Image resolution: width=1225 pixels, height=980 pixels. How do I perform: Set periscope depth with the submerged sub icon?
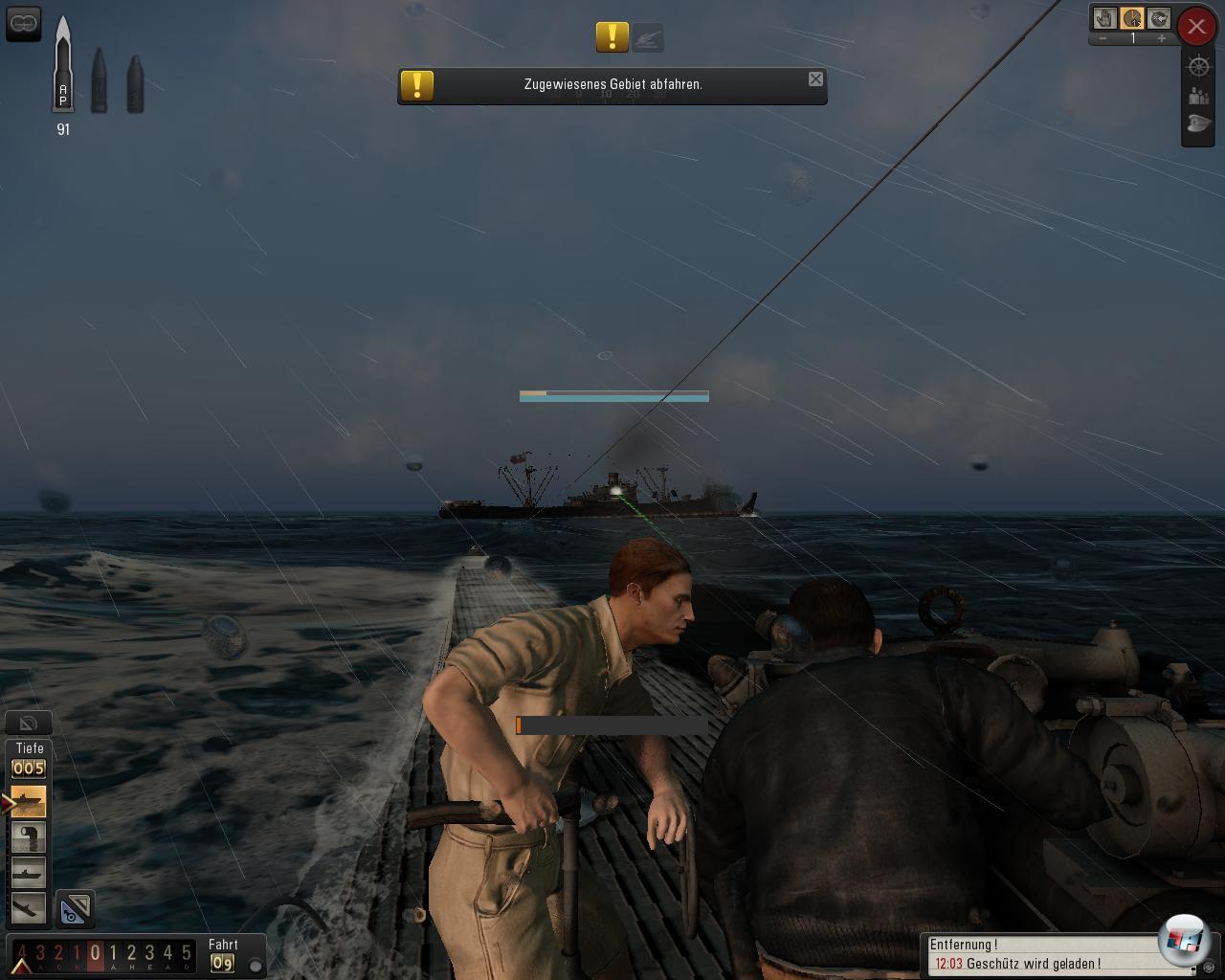pyautogui.click(x=28, y=873)
